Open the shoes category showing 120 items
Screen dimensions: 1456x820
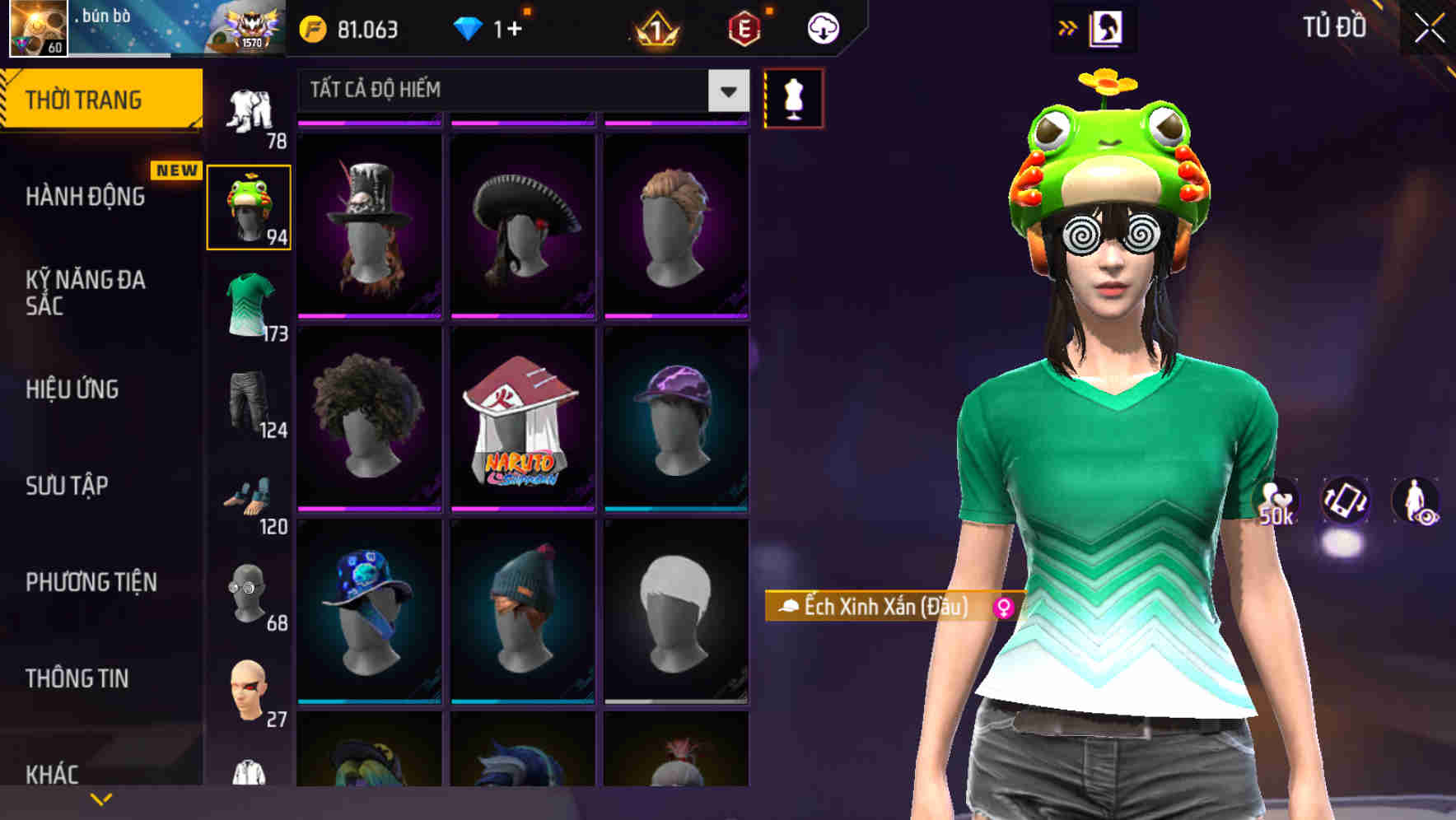click(250, 494)
